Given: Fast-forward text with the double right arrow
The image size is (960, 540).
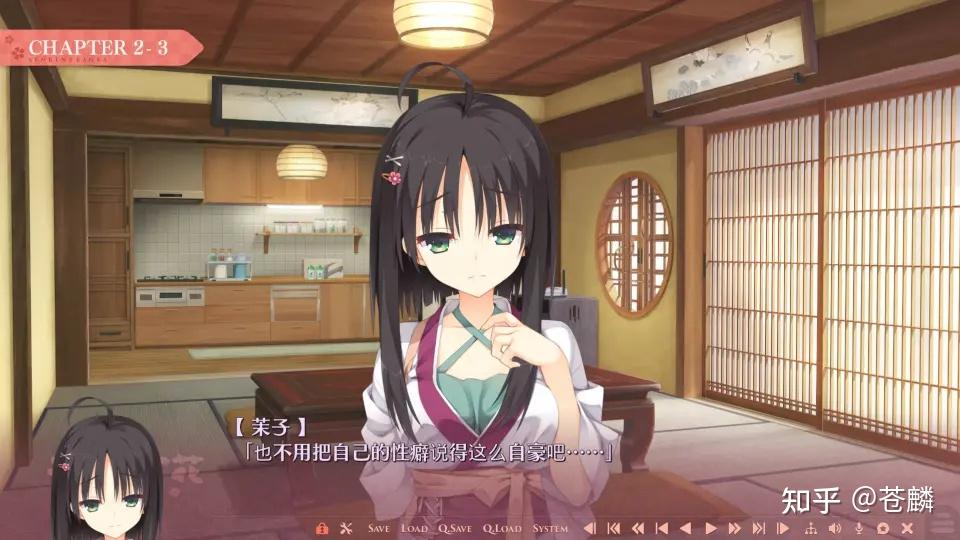Looking at the screenshot, I should pyautogui.click(x=735, y=528).
